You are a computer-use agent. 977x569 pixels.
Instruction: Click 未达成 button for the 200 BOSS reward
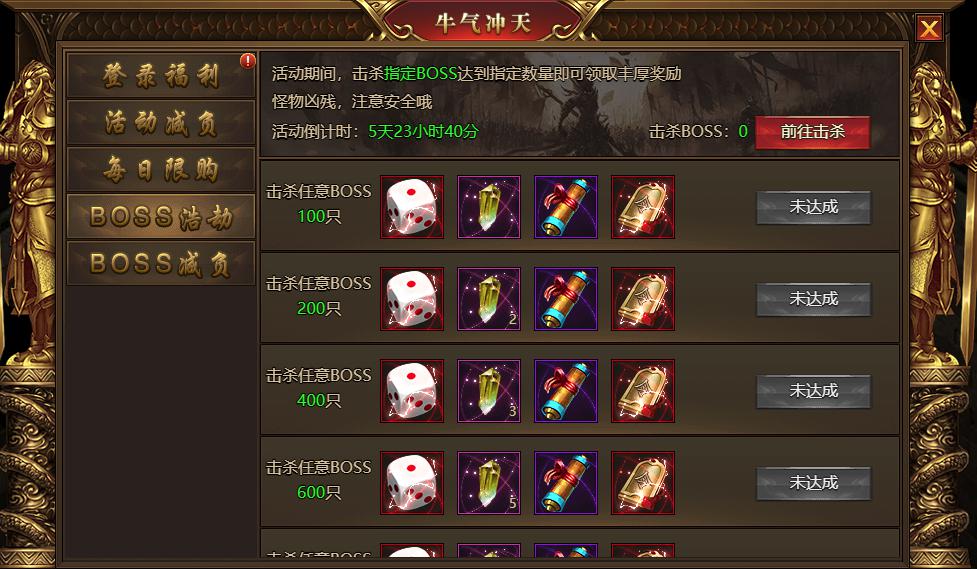click(x=813, y=299)
